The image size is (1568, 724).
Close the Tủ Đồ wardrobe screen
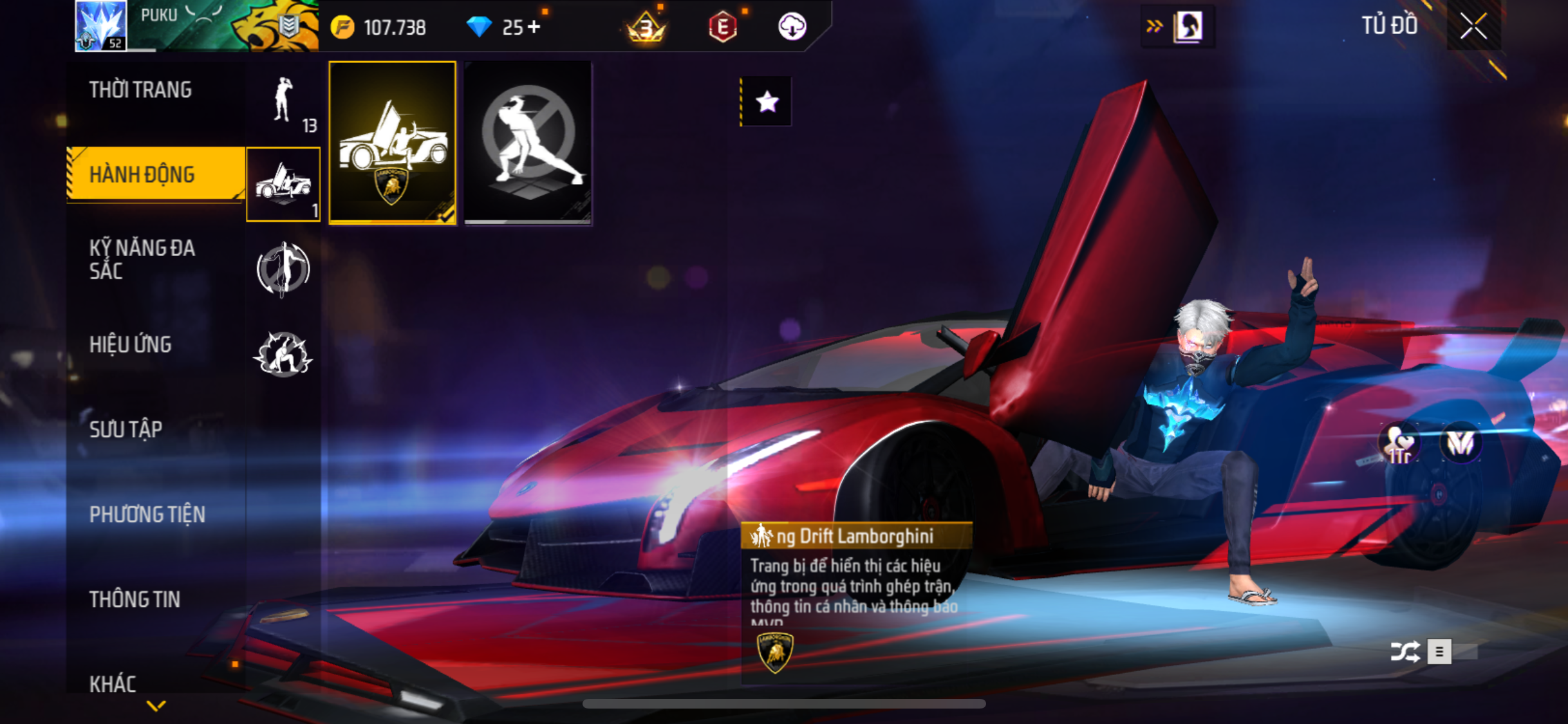point(1473,26)
